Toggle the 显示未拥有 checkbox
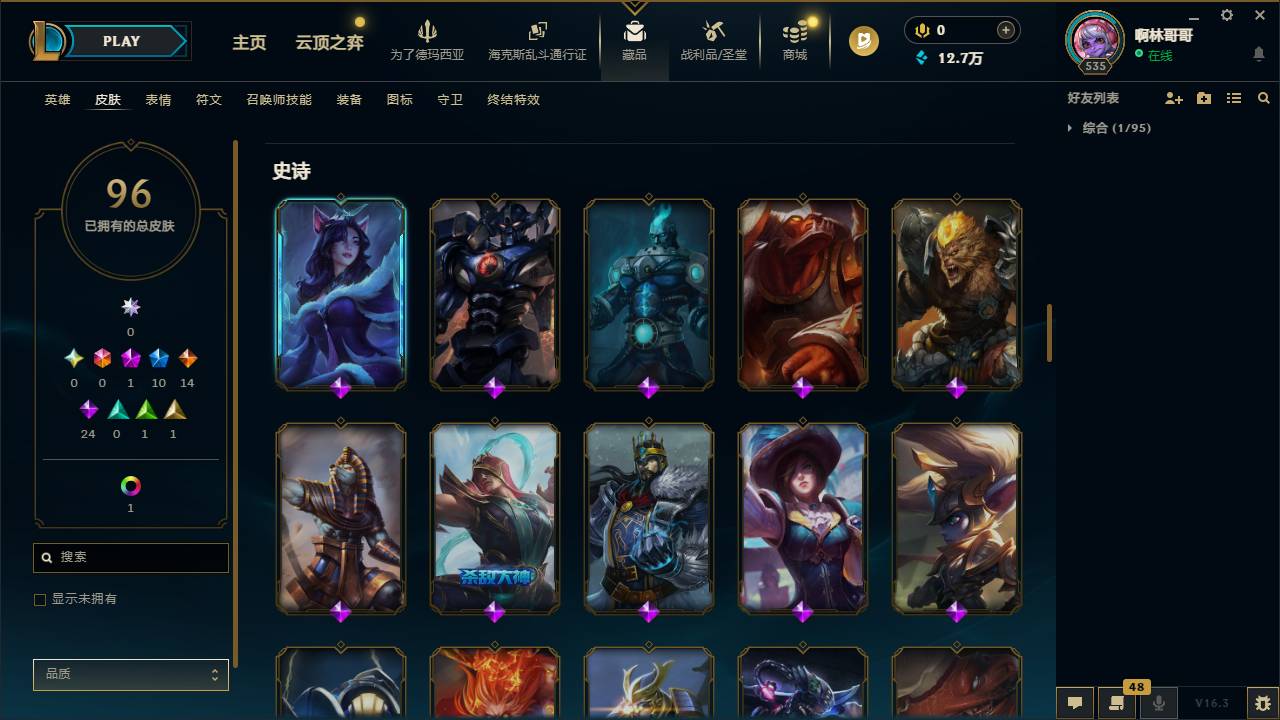This screenshot has height=720, width=1280. tap(39, 599)
